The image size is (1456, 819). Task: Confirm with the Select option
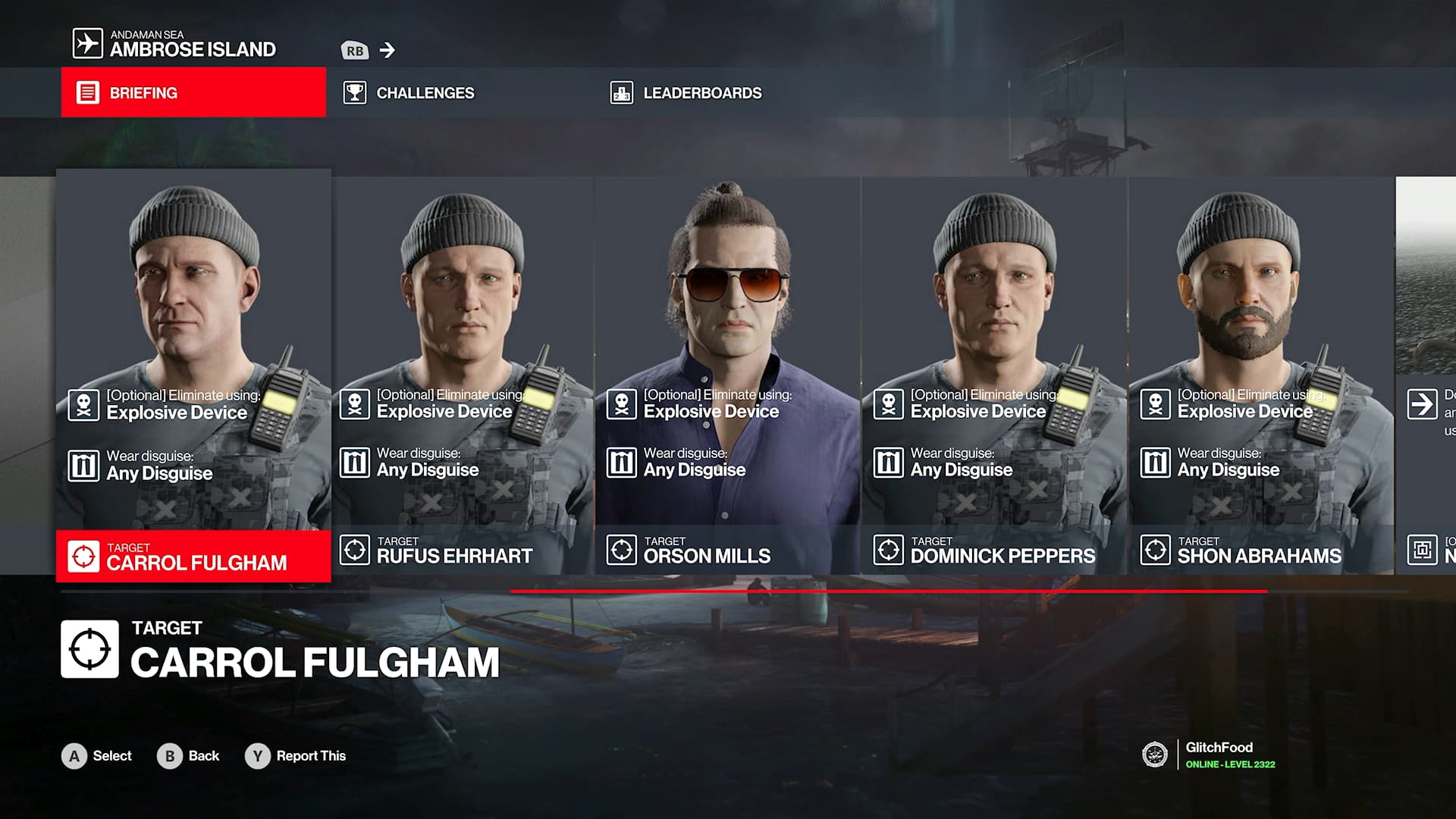pyautogui.click(x=97, y=756)
